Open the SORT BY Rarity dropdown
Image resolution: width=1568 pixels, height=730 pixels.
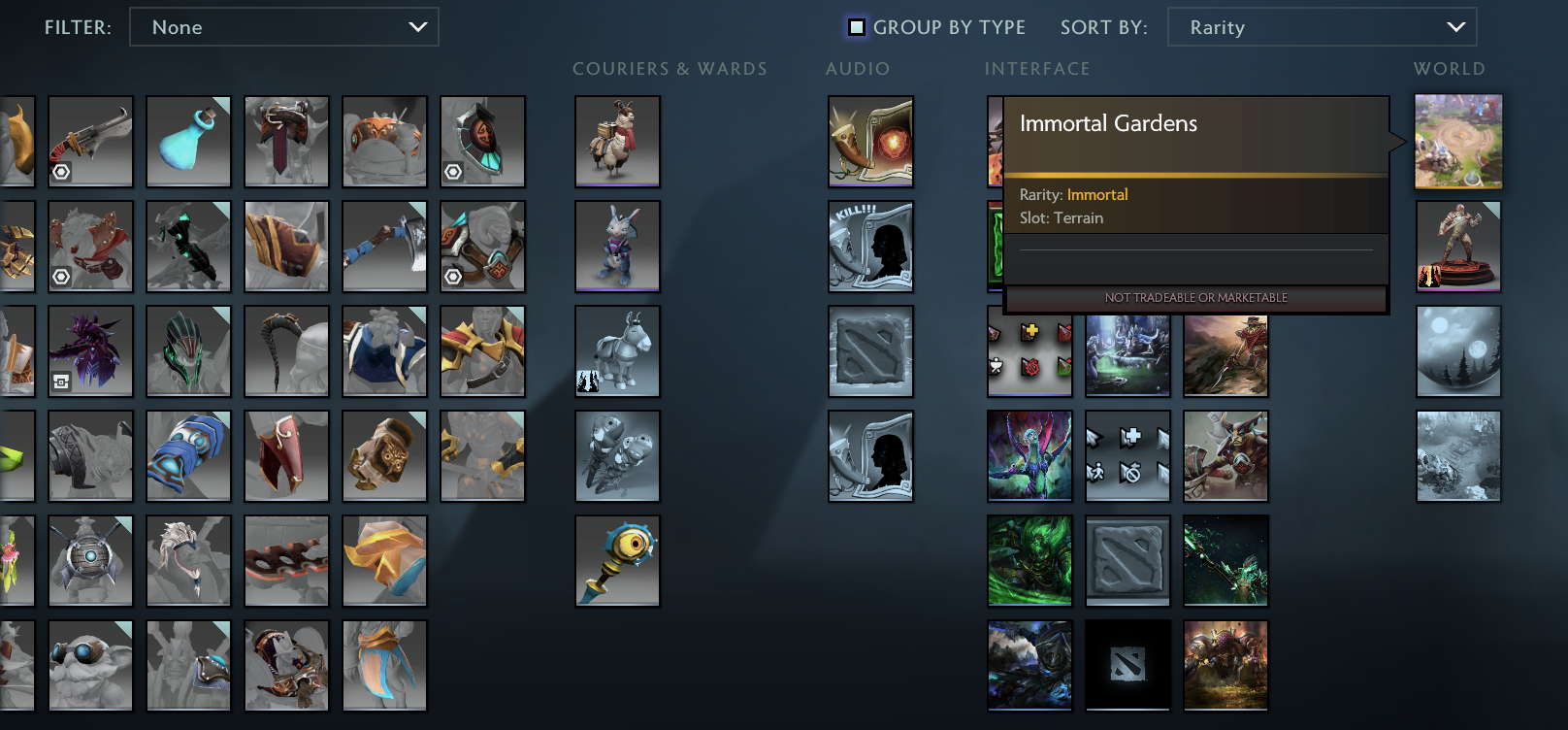pos(1322,27)
